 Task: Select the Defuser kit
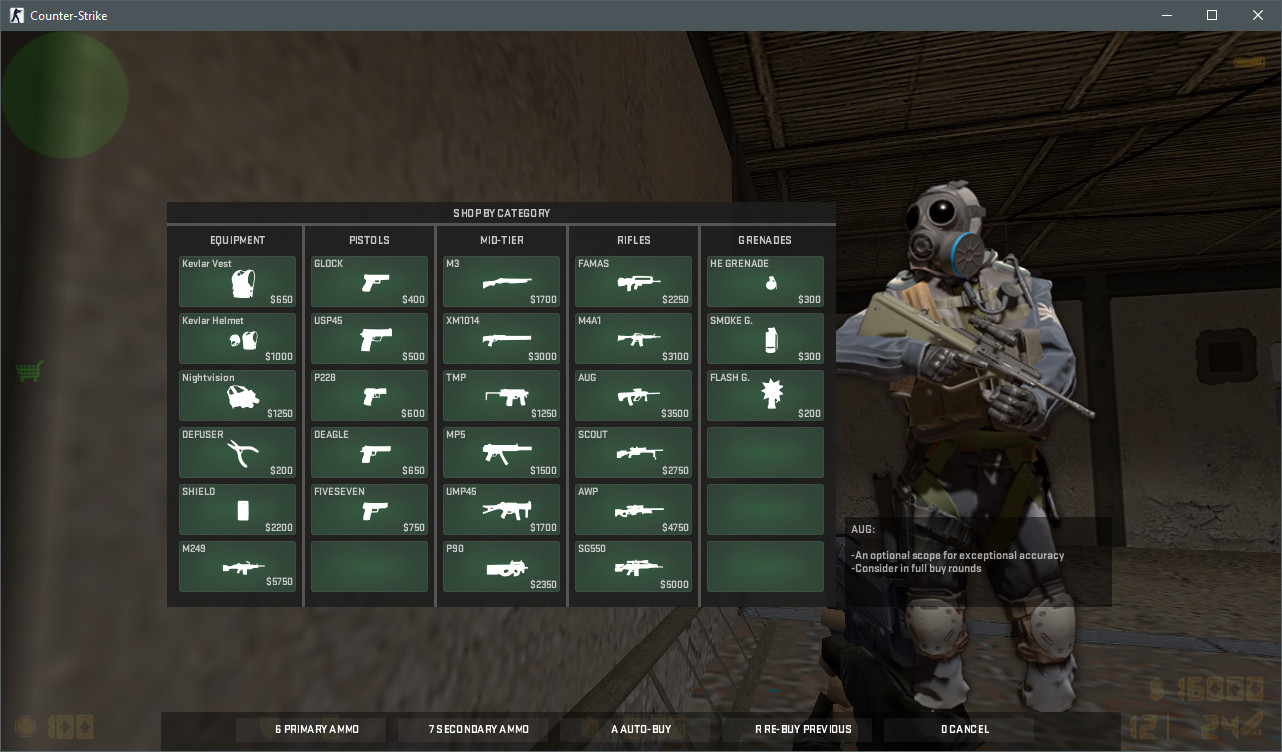click(x=236, y=452)
